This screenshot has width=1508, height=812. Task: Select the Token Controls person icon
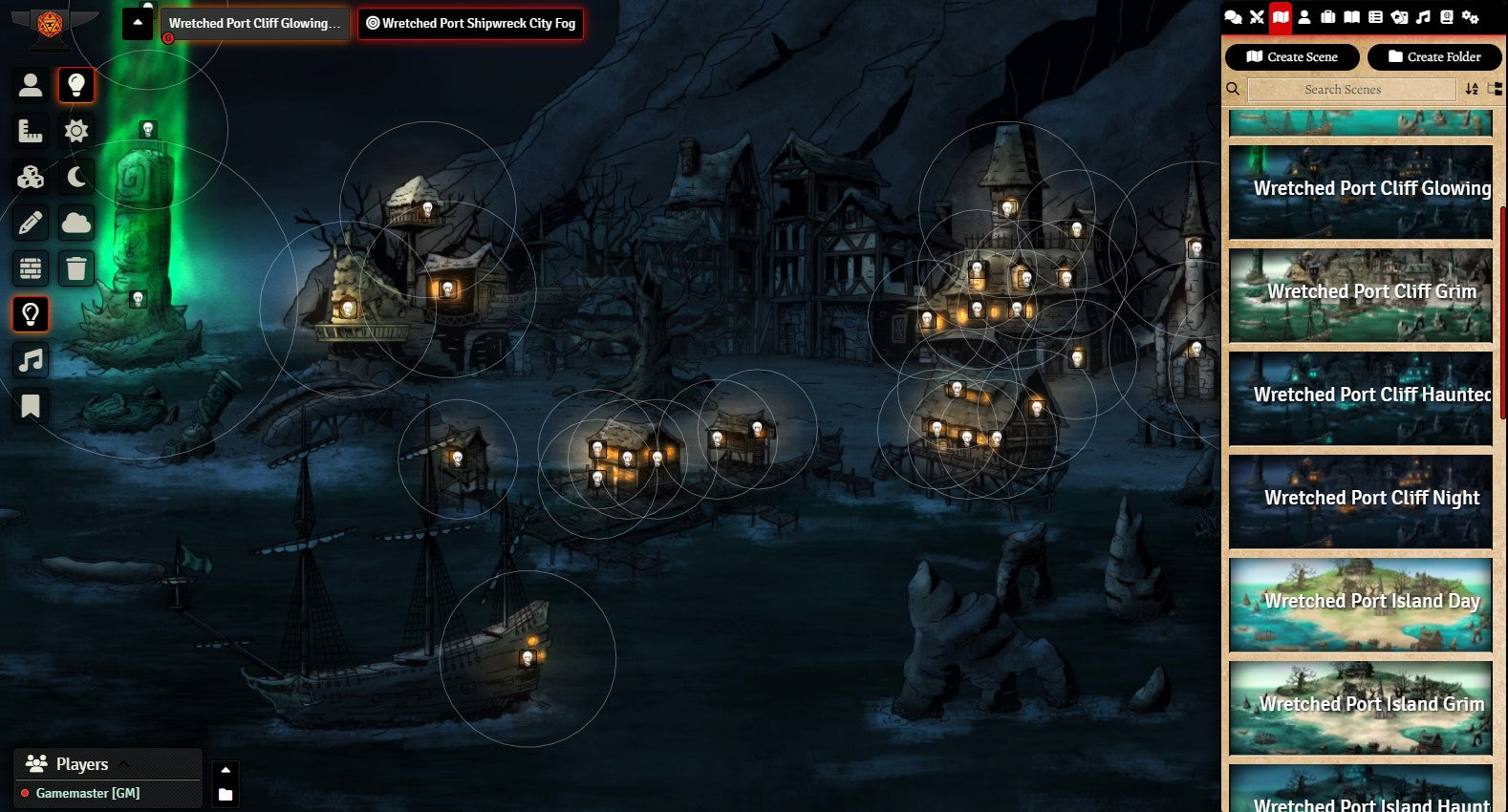[x=31, y=85]
